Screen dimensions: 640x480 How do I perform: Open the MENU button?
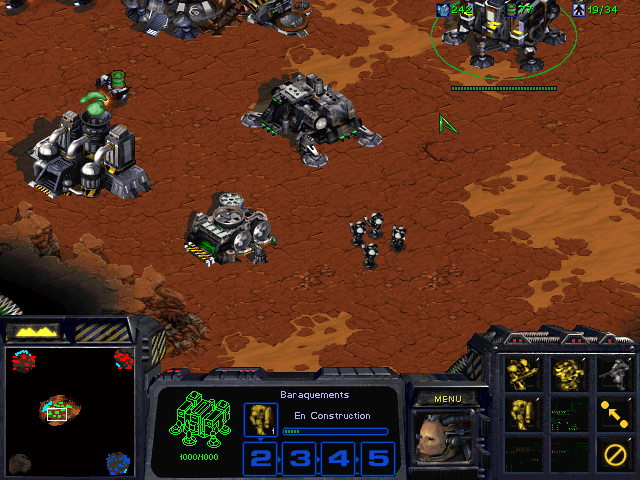[446, 399]
